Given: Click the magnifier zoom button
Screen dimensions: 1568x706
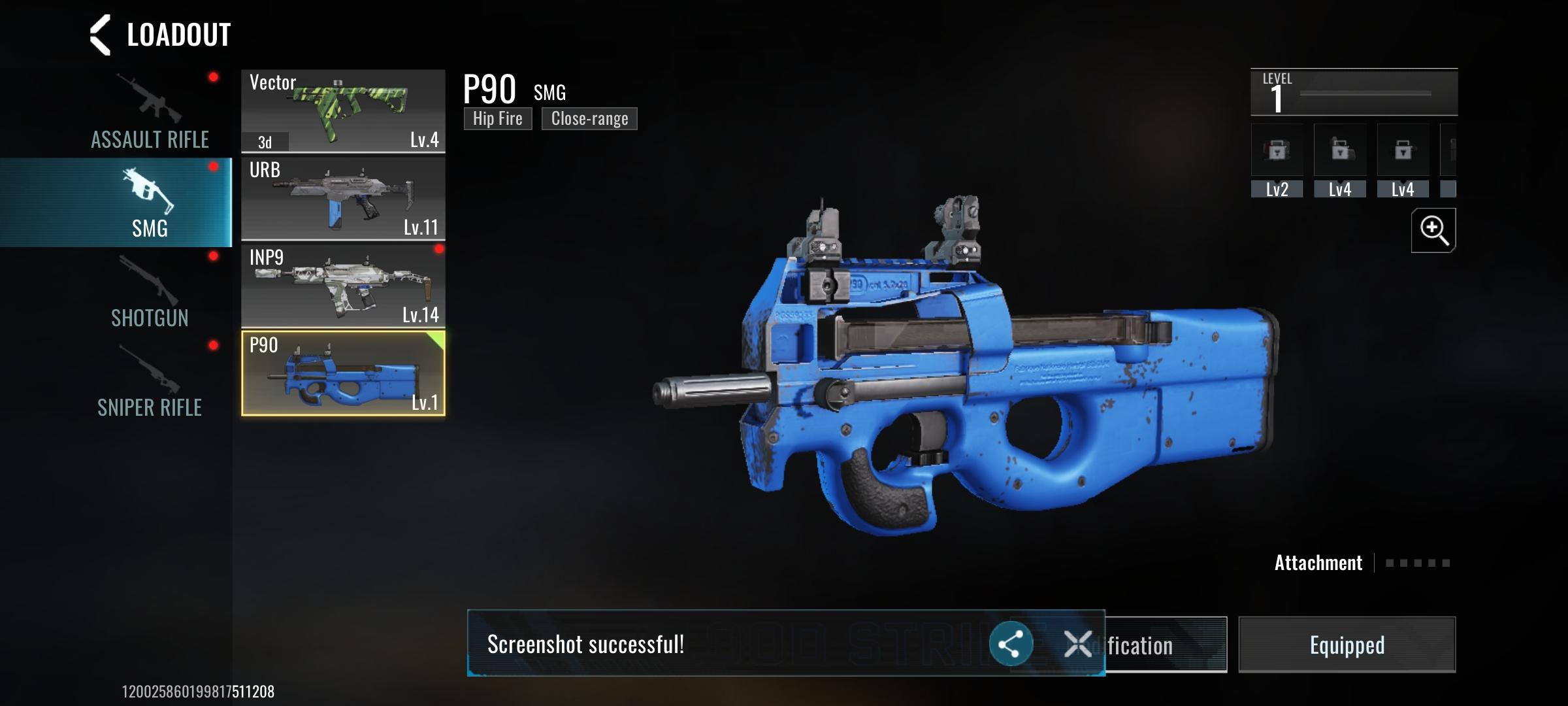Looking at the screenshot, I should [x=1433, y=230].
